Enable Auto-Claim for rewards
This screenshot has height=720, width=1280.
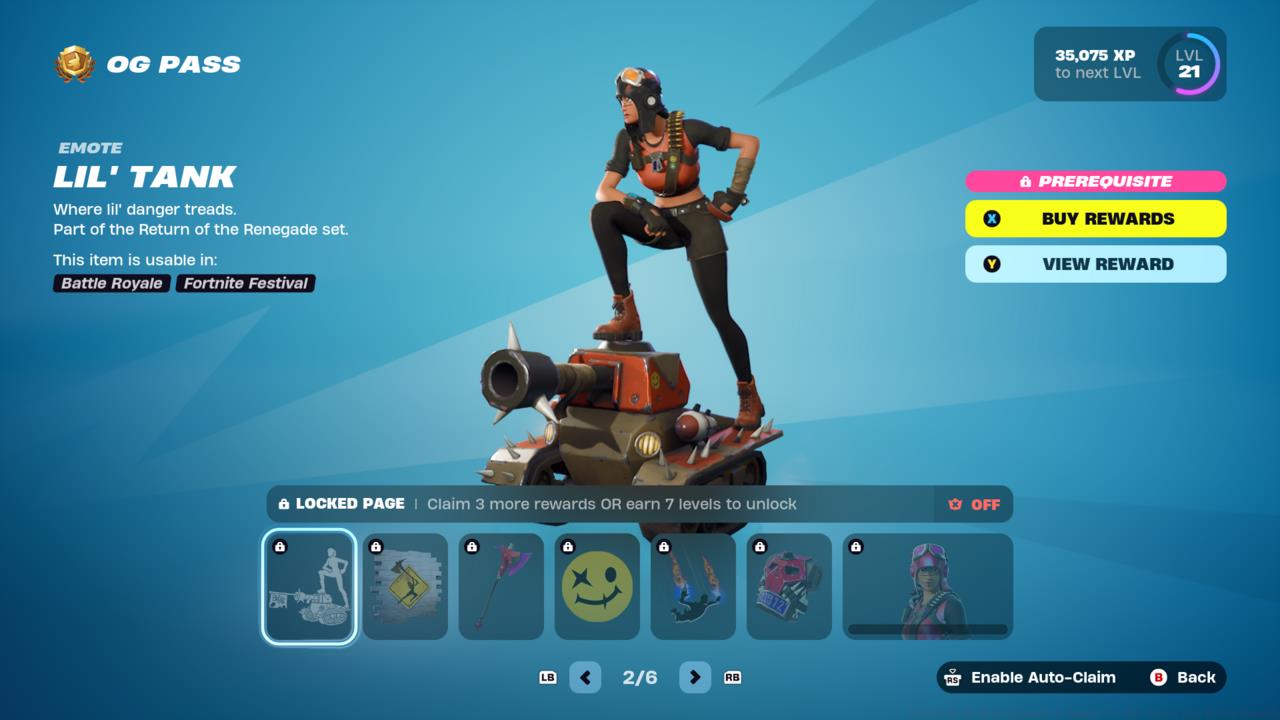(1030, 677)
